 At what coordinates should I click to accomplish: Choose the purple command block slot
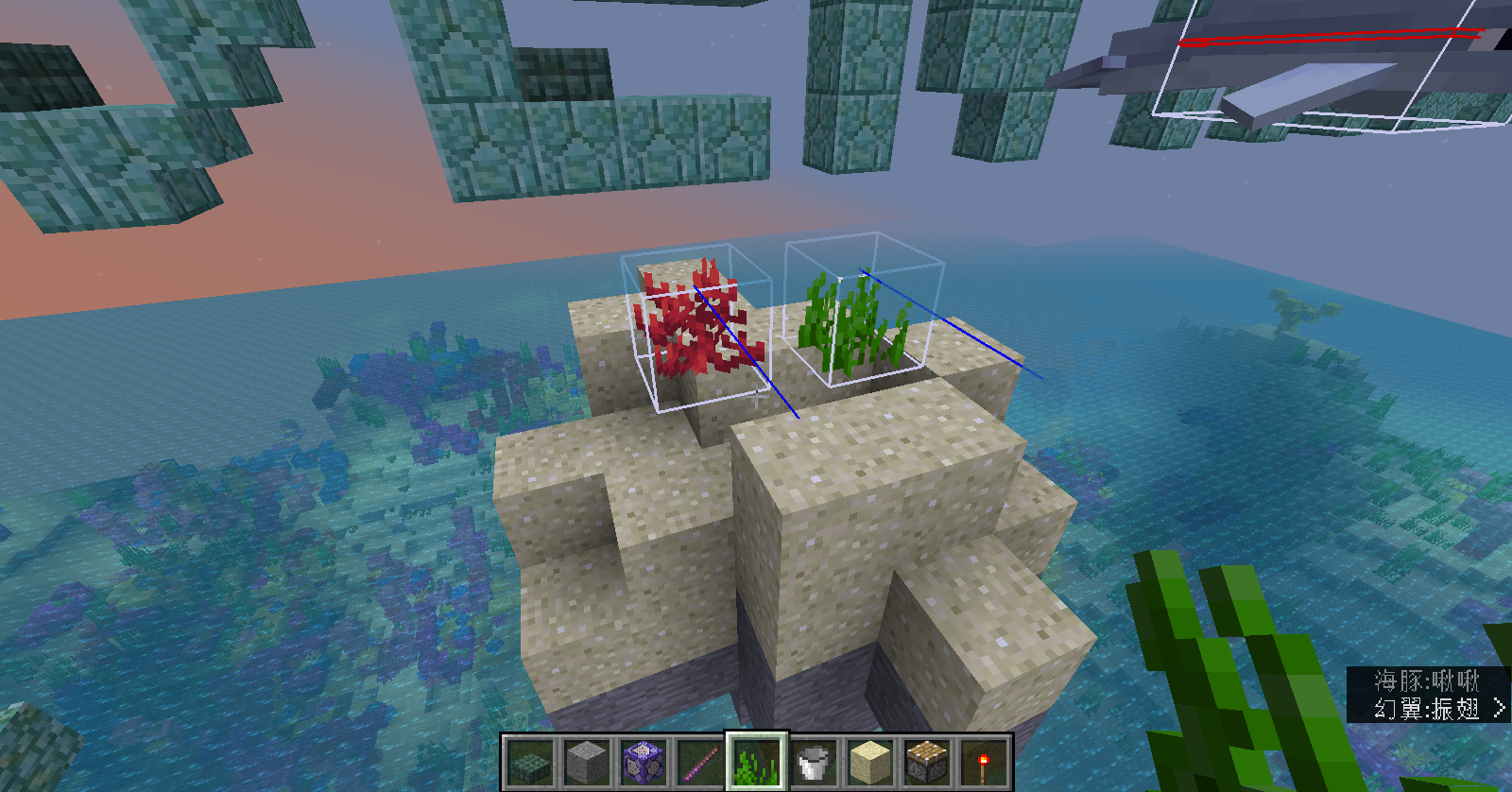[643, 762]
